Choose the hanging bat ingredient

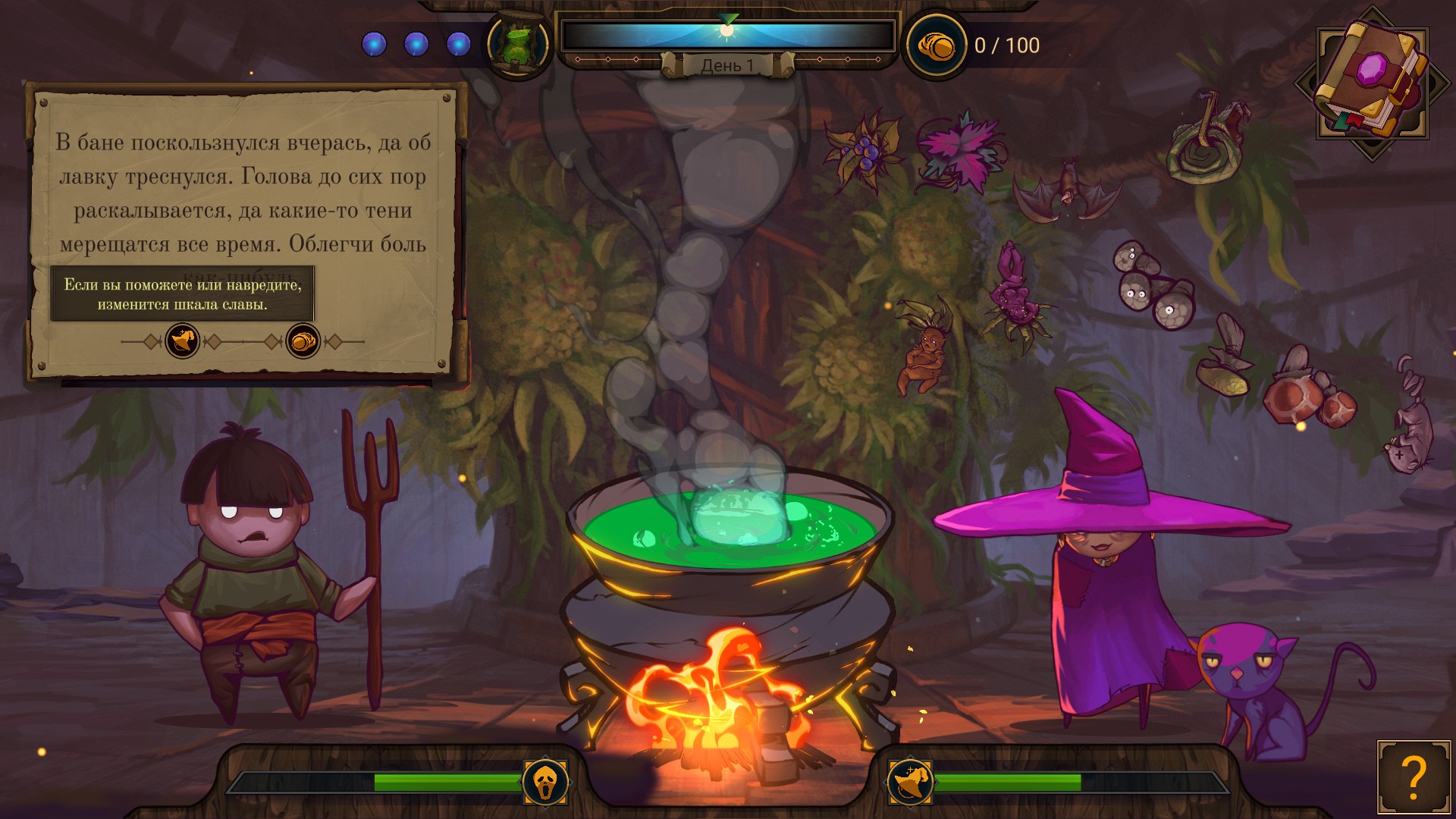1068,190
